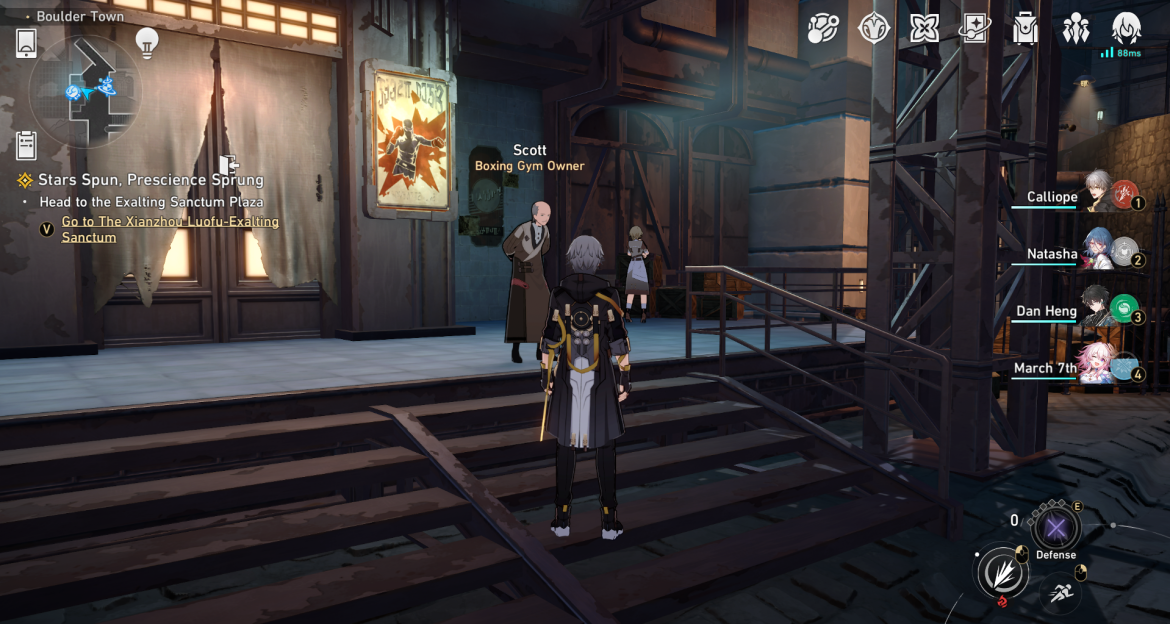Open the phone menu icon

(27, 43)
